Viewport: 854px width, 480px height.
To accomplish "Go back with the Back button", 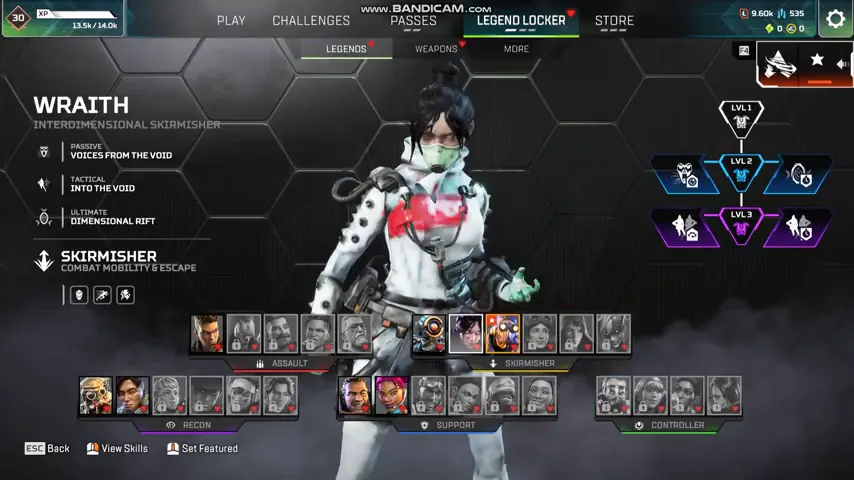I will click(x=47, y=449).
